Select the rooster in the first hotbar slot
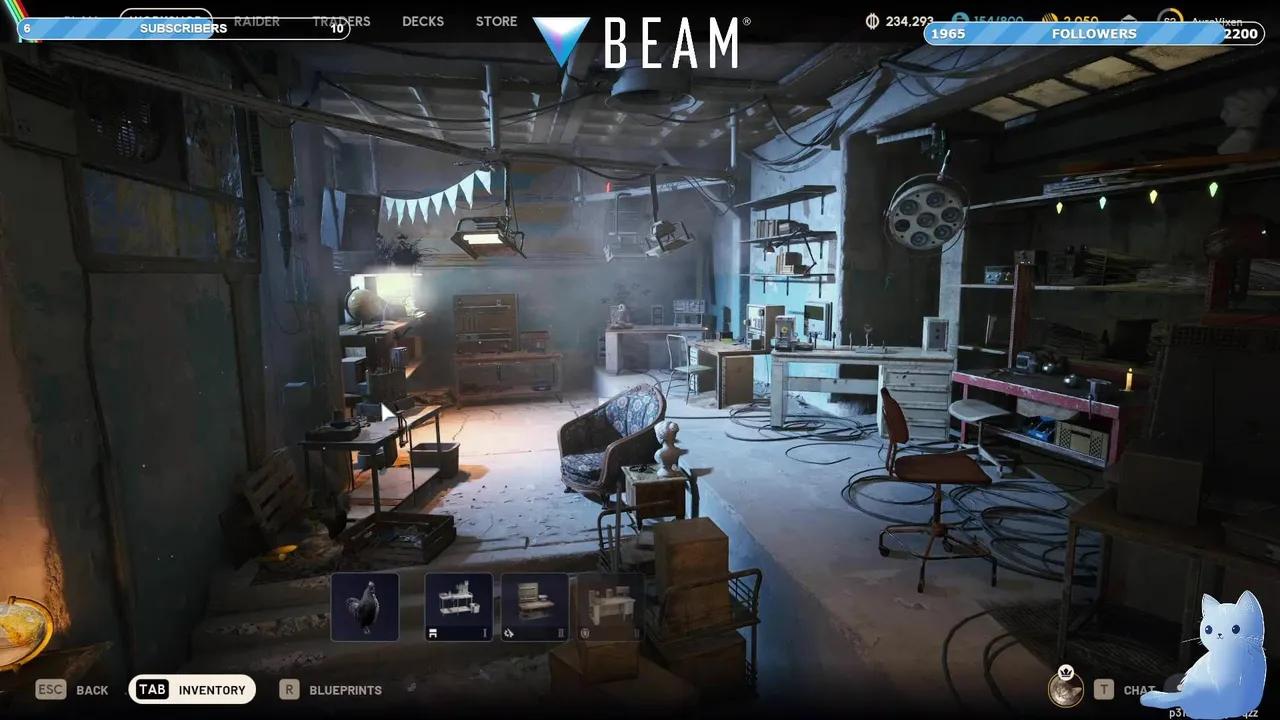The width and height of the screenshot is (1280, 720). pos(363,605)
